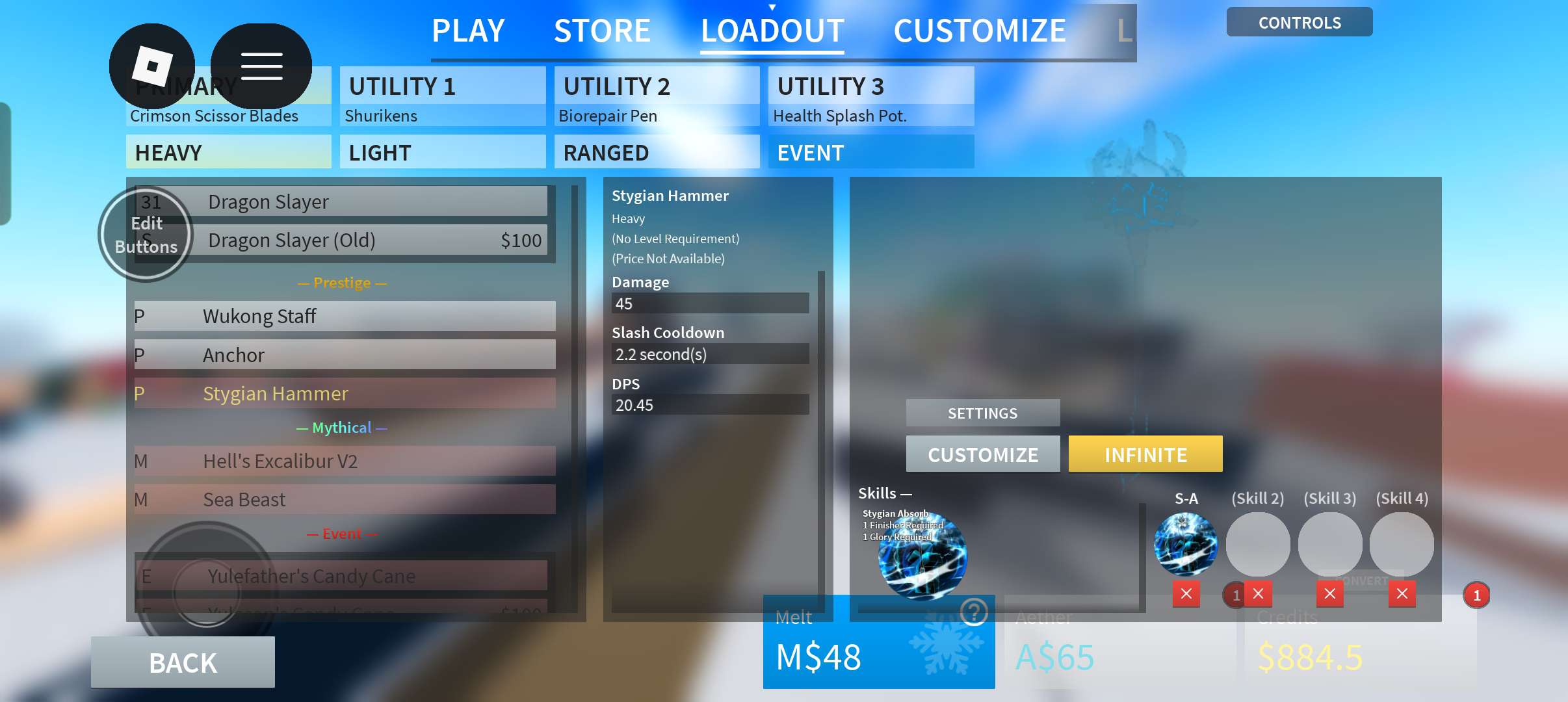The width and height of the screenshot is (1568, 702).
Task: Remove Skill 4 using its red X
Action: [1403, 593]
